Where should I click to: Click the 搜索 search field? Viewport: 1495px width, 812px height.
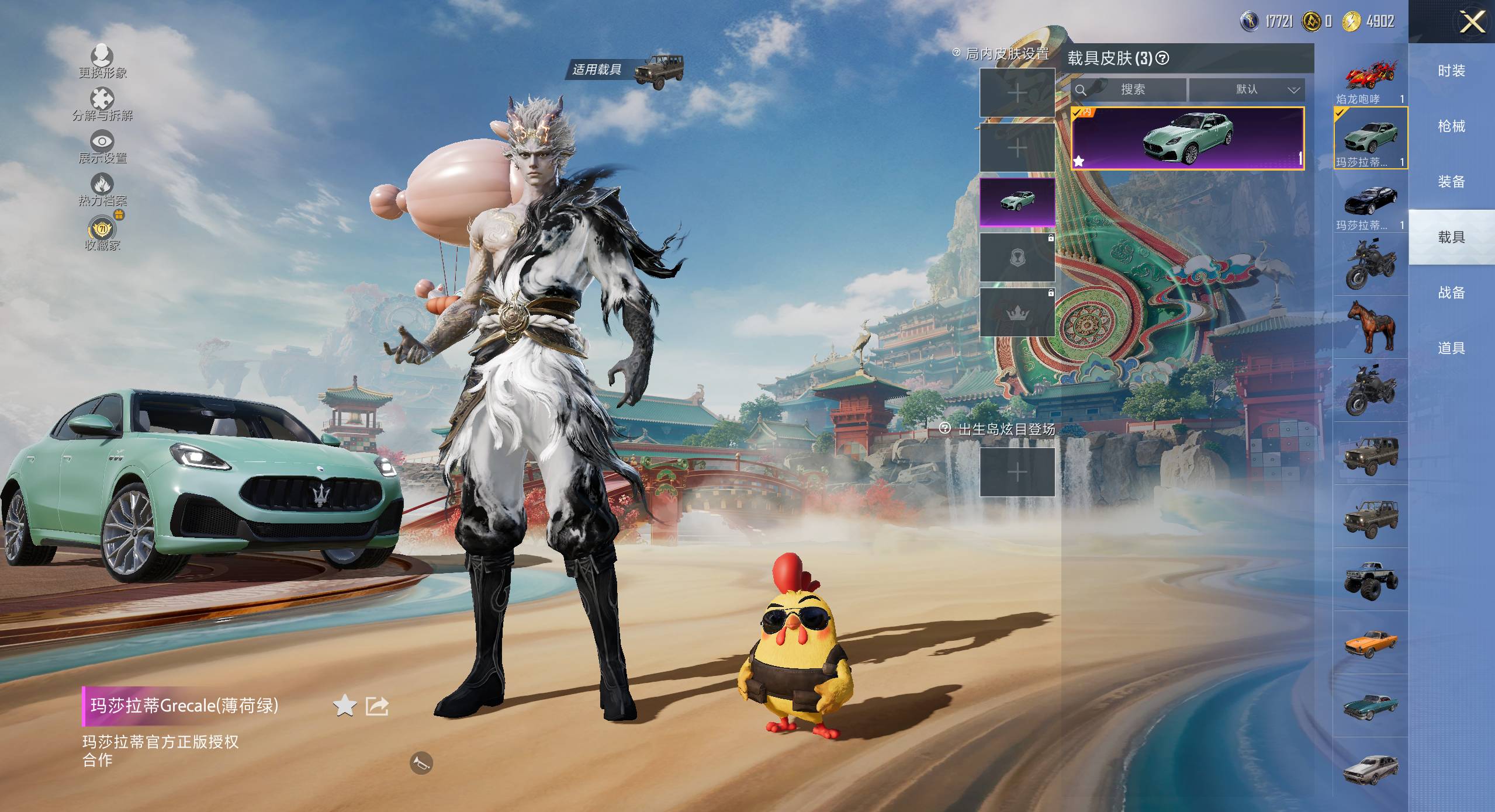pos(1131,89)
